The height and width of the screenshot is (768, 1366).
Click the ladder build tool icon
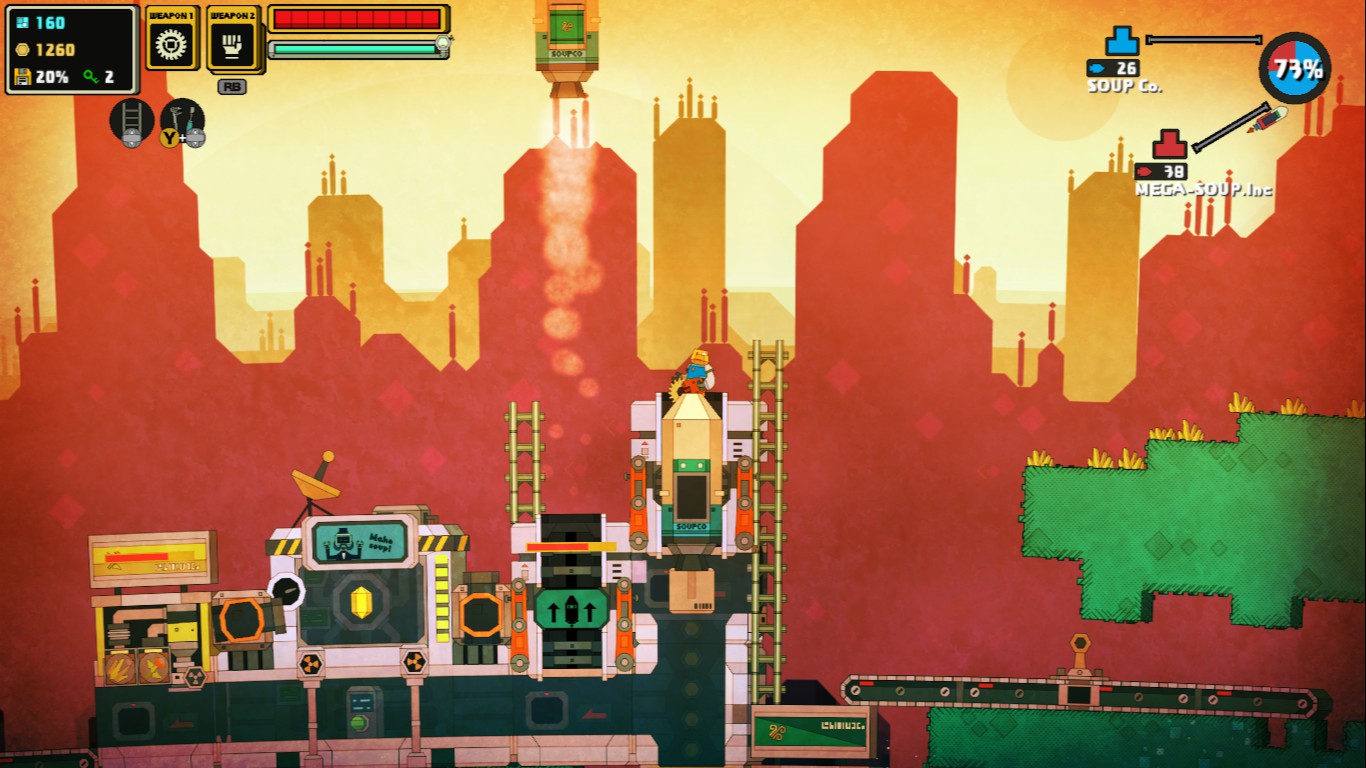[x=131, y=121]
